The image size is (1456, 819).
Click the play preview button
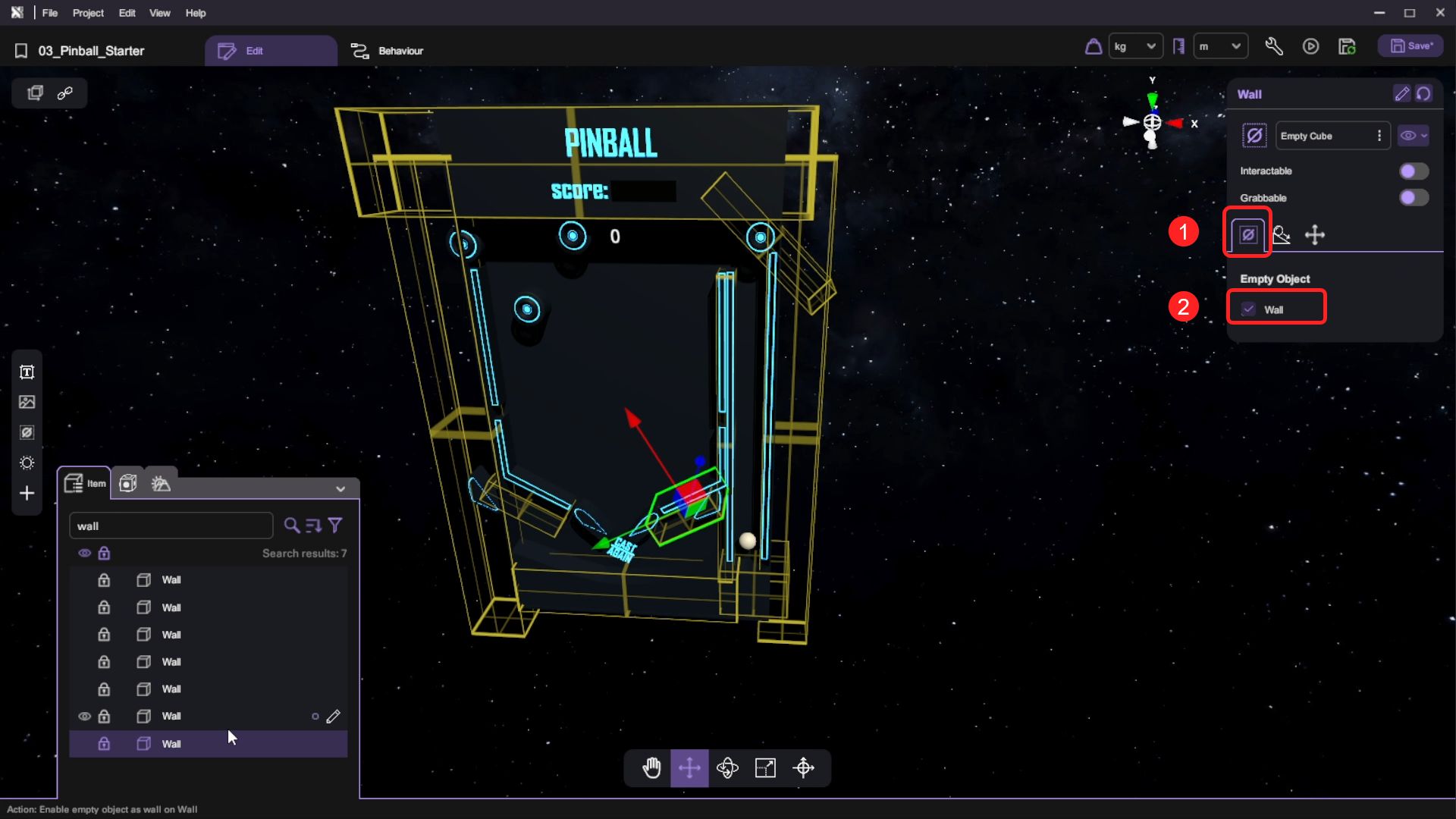[x=1310, y=46]
